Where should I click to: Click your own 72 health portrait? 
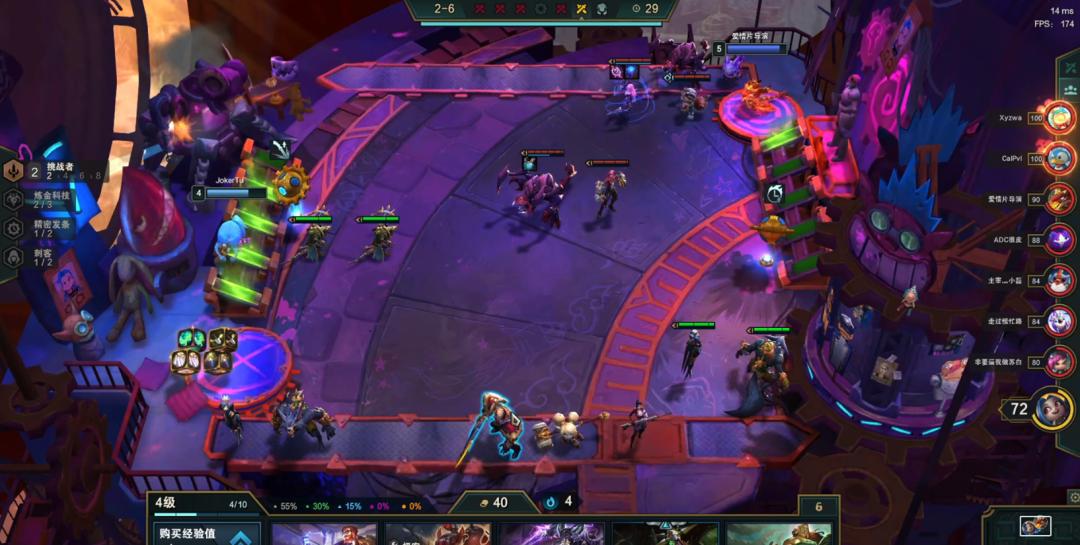1052,409
